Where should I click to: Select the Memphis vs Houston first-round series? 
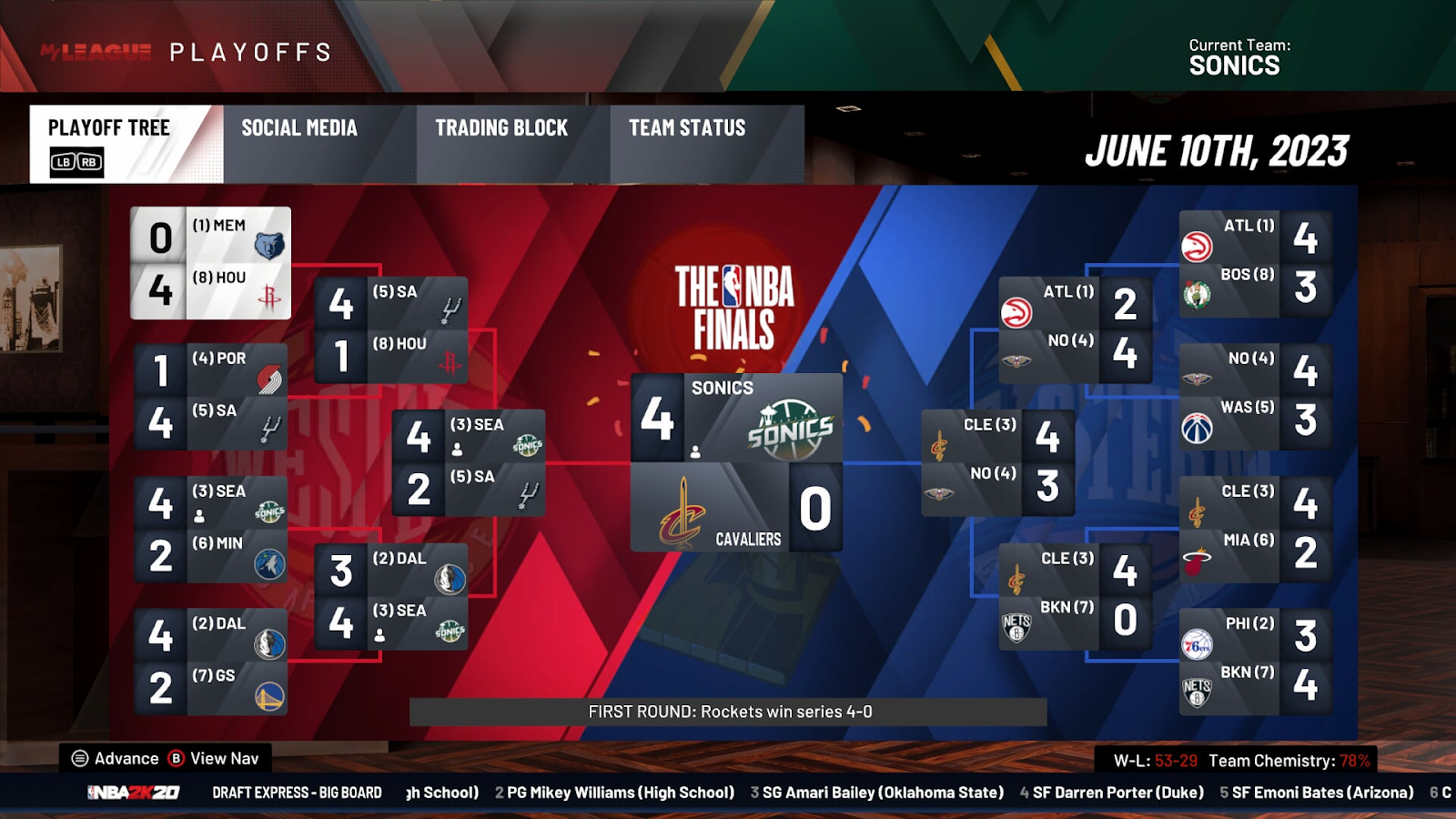pyautogui.click(x=211, y=263)
